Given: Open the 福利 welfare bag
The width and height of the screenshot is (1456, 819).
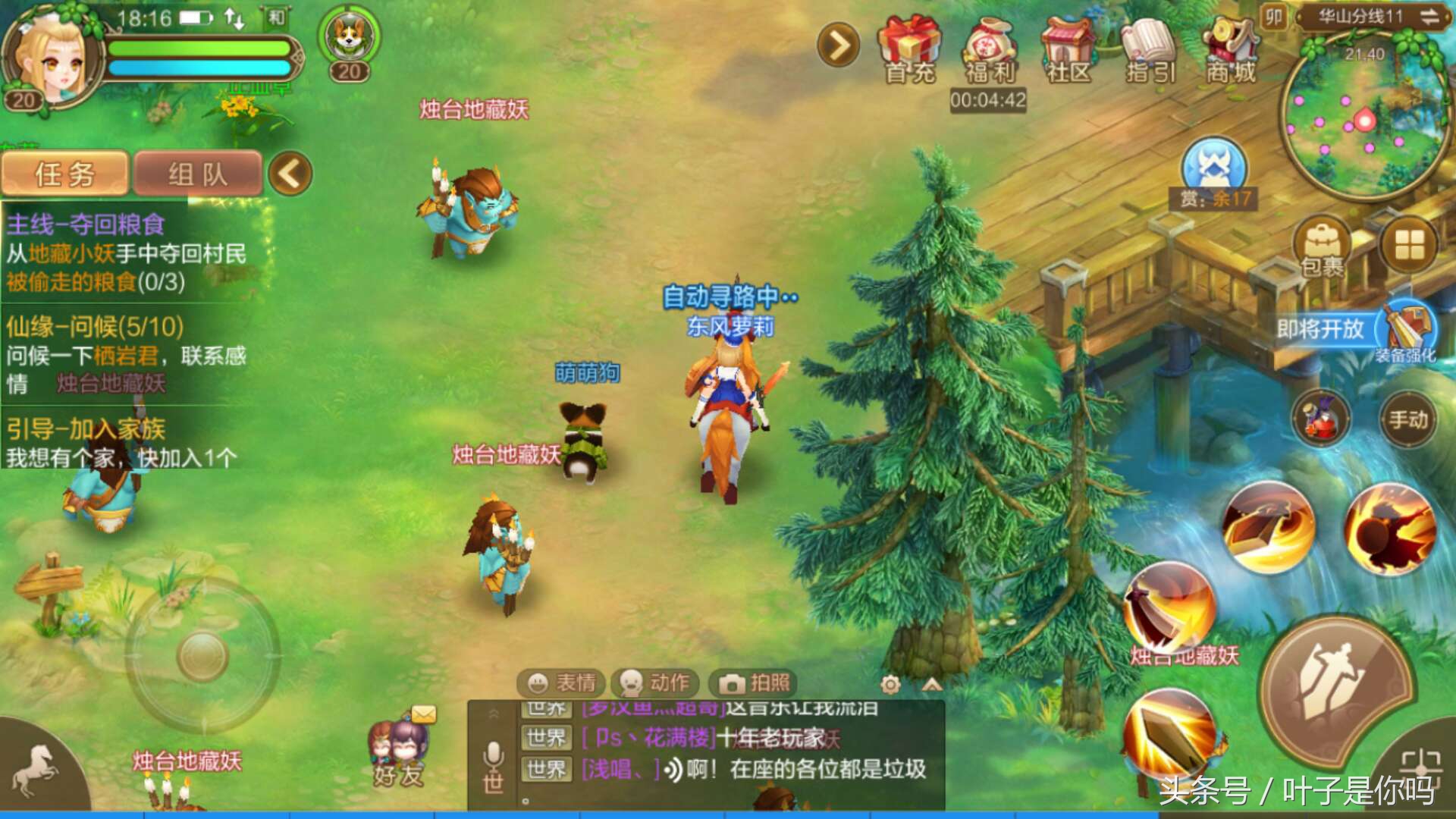Looking at the screenshot, I should 990,49.
